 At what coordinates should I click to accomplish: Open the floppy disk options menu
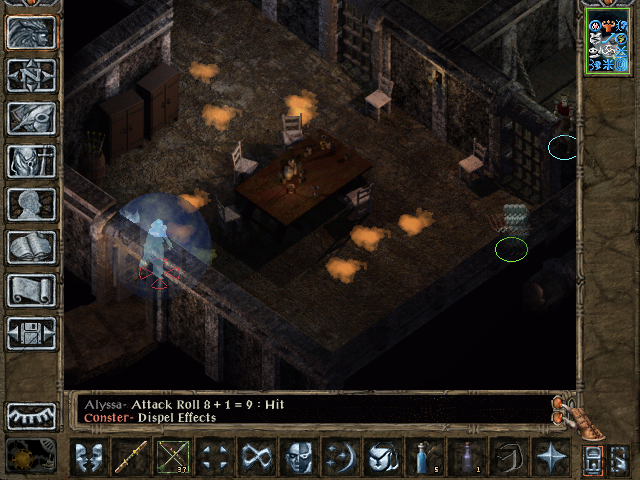click(32, 332)
